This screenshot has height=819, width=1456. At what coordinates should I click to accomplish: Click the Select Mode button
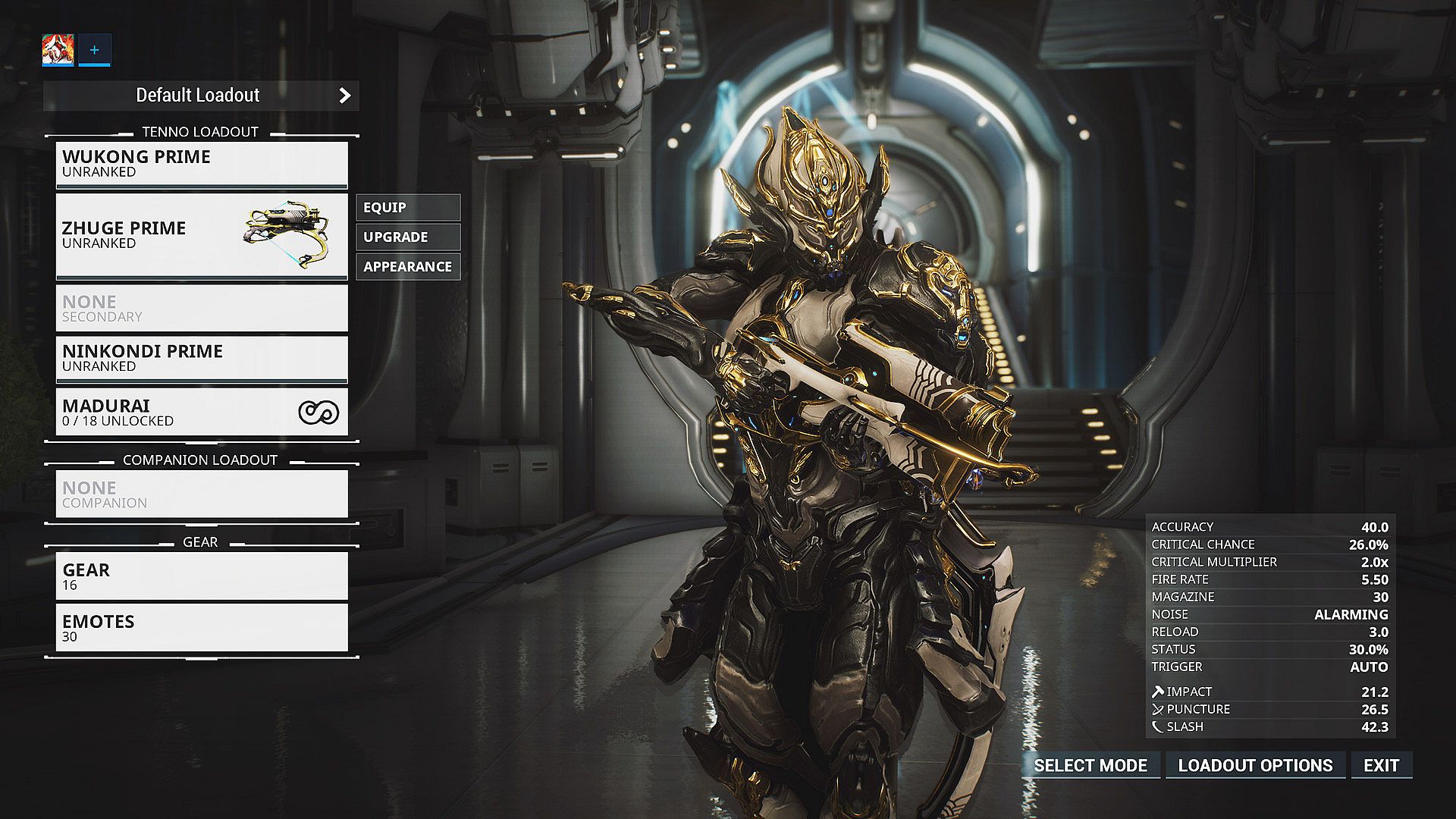click(x=1090, y=765)
